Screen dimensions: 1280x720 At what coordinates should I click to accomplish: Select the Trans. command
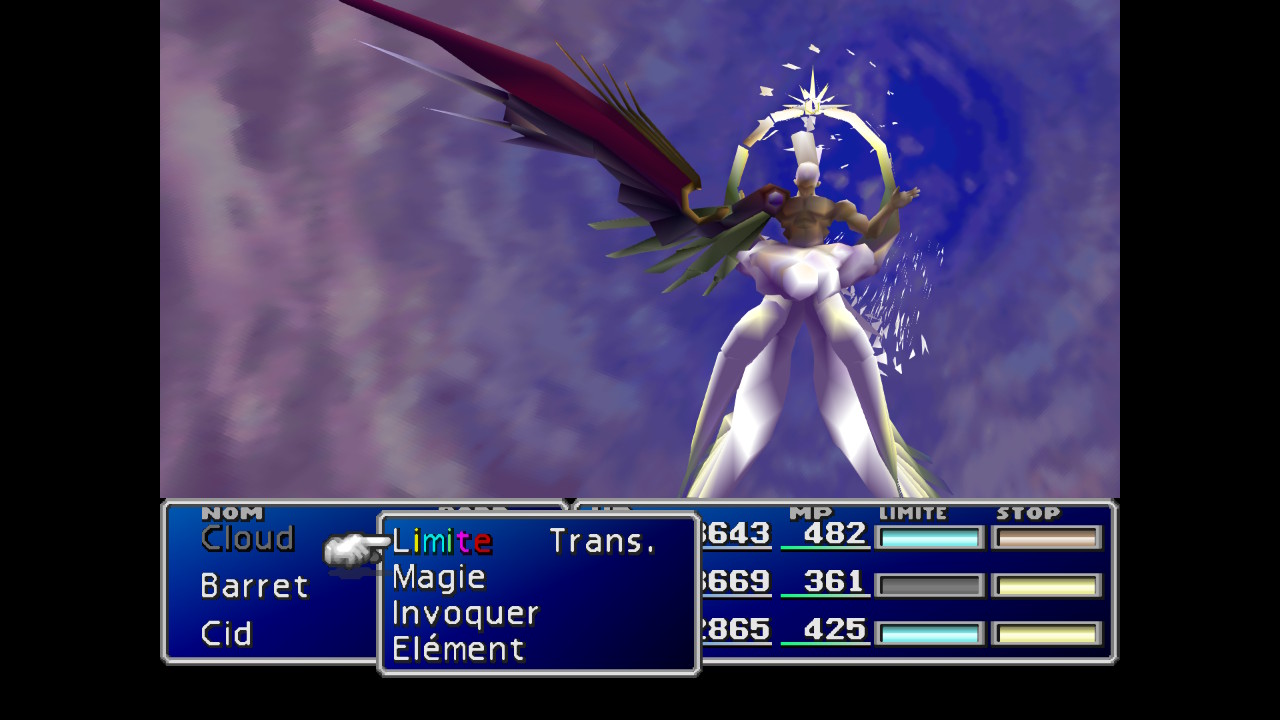[x=602, y=542]
